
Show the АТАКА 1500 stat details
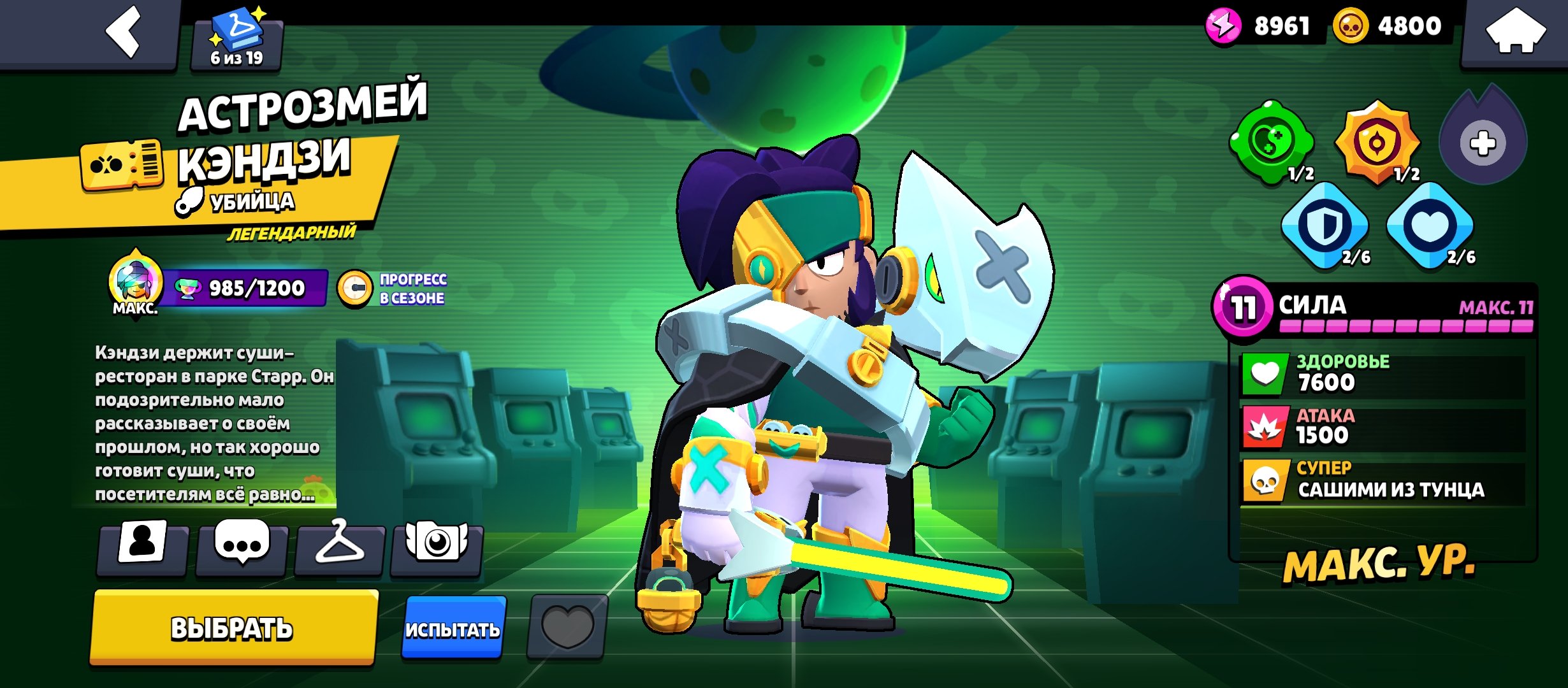(1382, 427)
